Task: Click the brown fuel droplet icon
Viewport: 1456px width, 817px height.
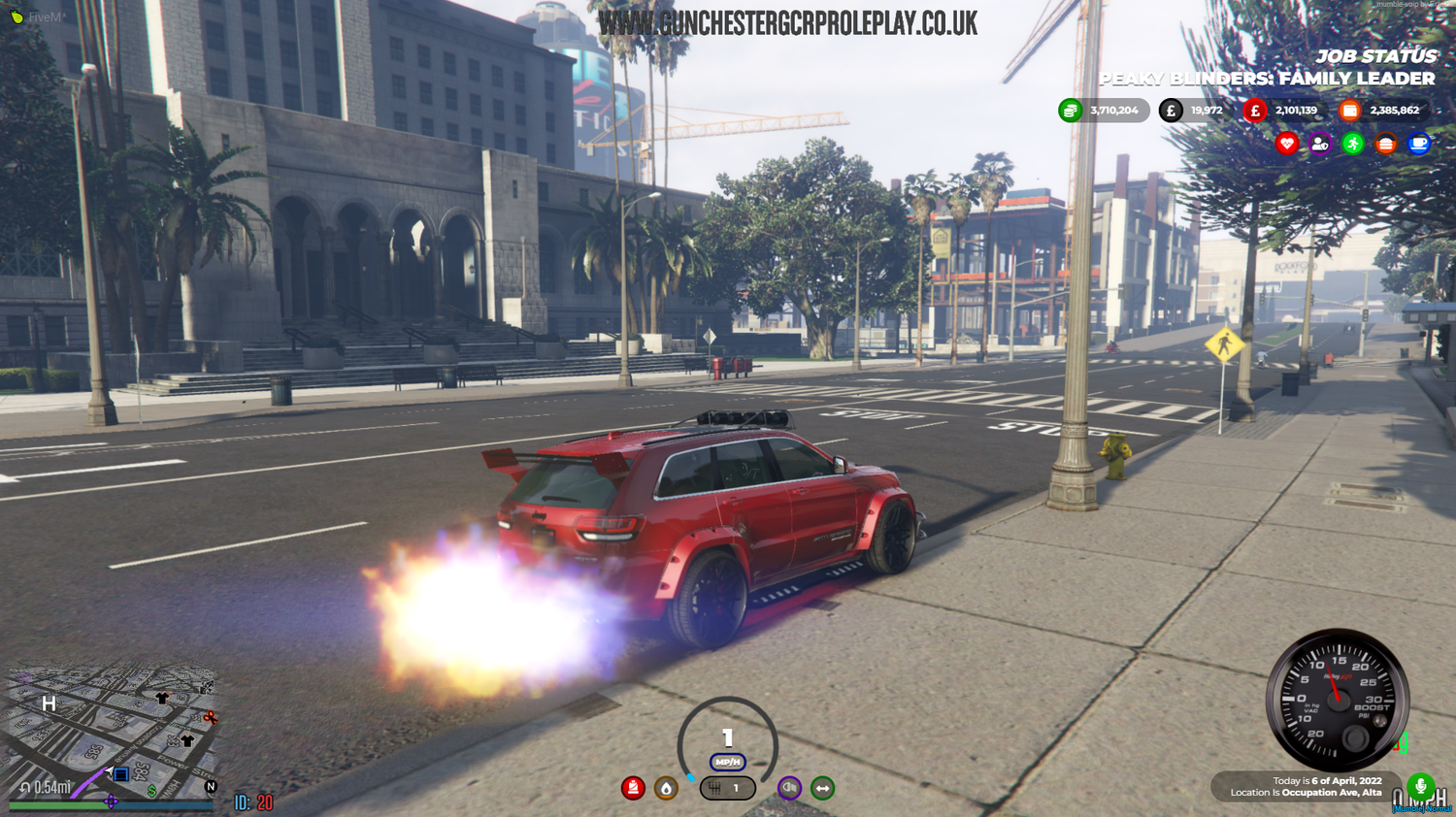Action: pos(665,788)
